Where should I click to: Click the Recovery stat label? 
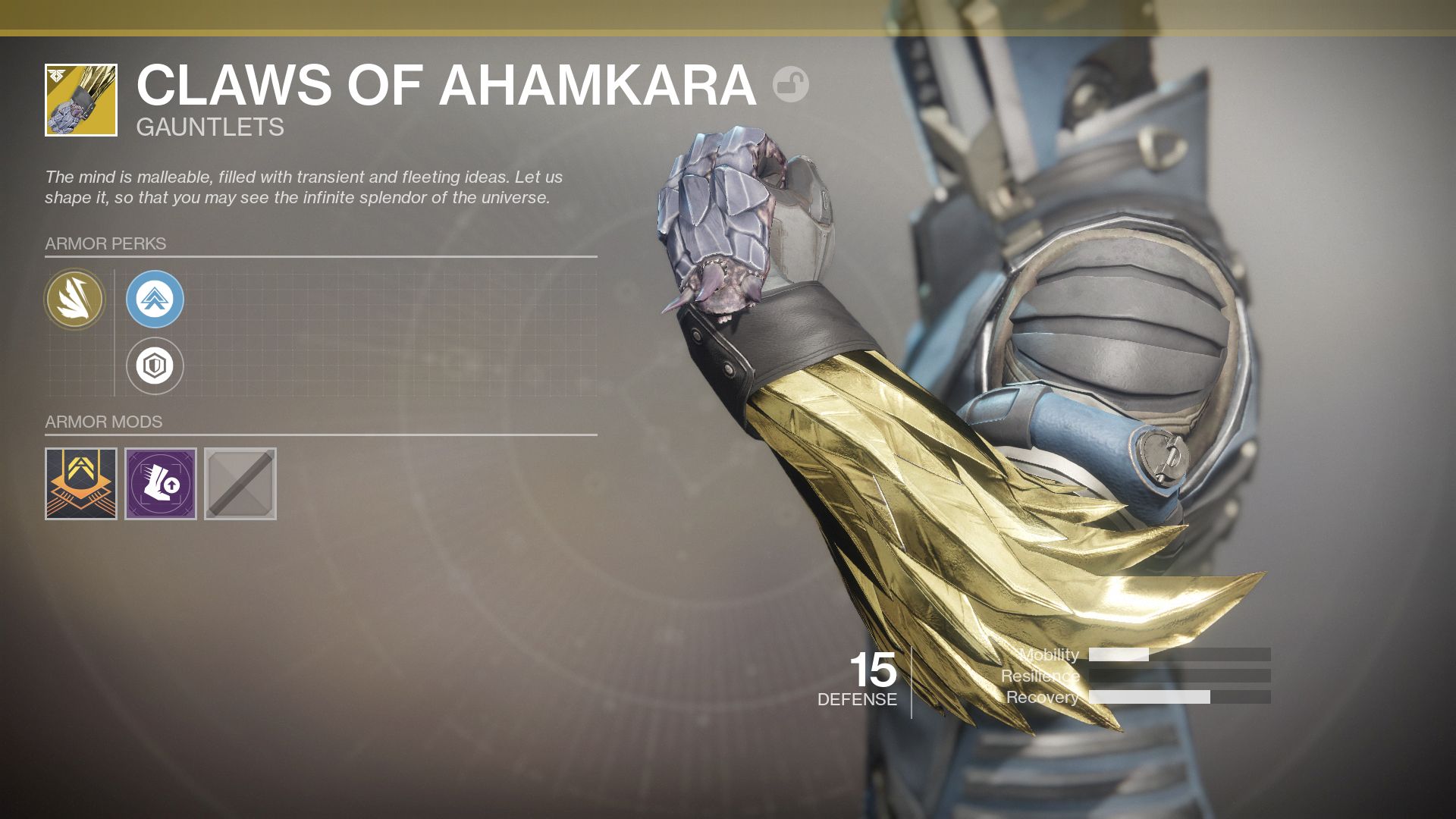1043,696
